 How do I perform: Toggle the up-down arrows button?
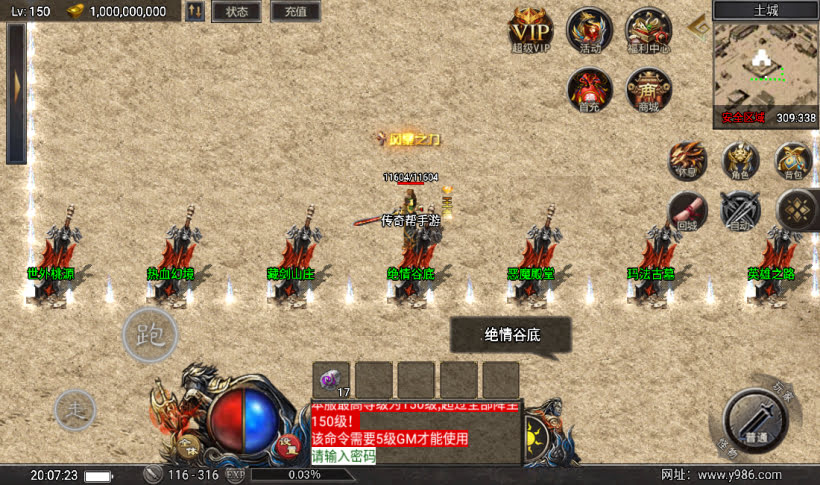(195, 12)
